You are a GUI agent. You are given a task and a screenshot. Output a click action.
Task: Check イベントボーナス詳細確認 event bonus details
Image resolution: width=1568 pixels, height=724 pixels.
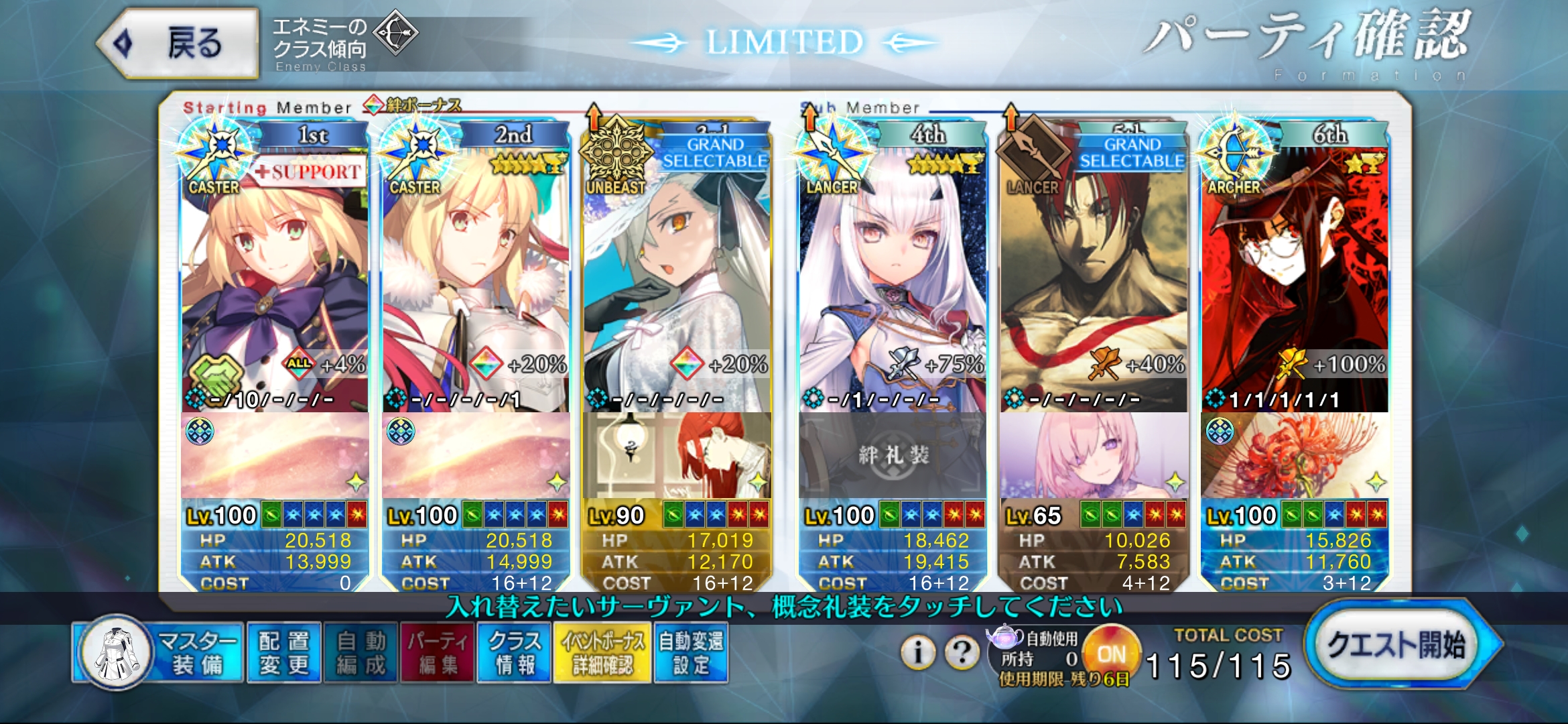click(x=602, y=653)
